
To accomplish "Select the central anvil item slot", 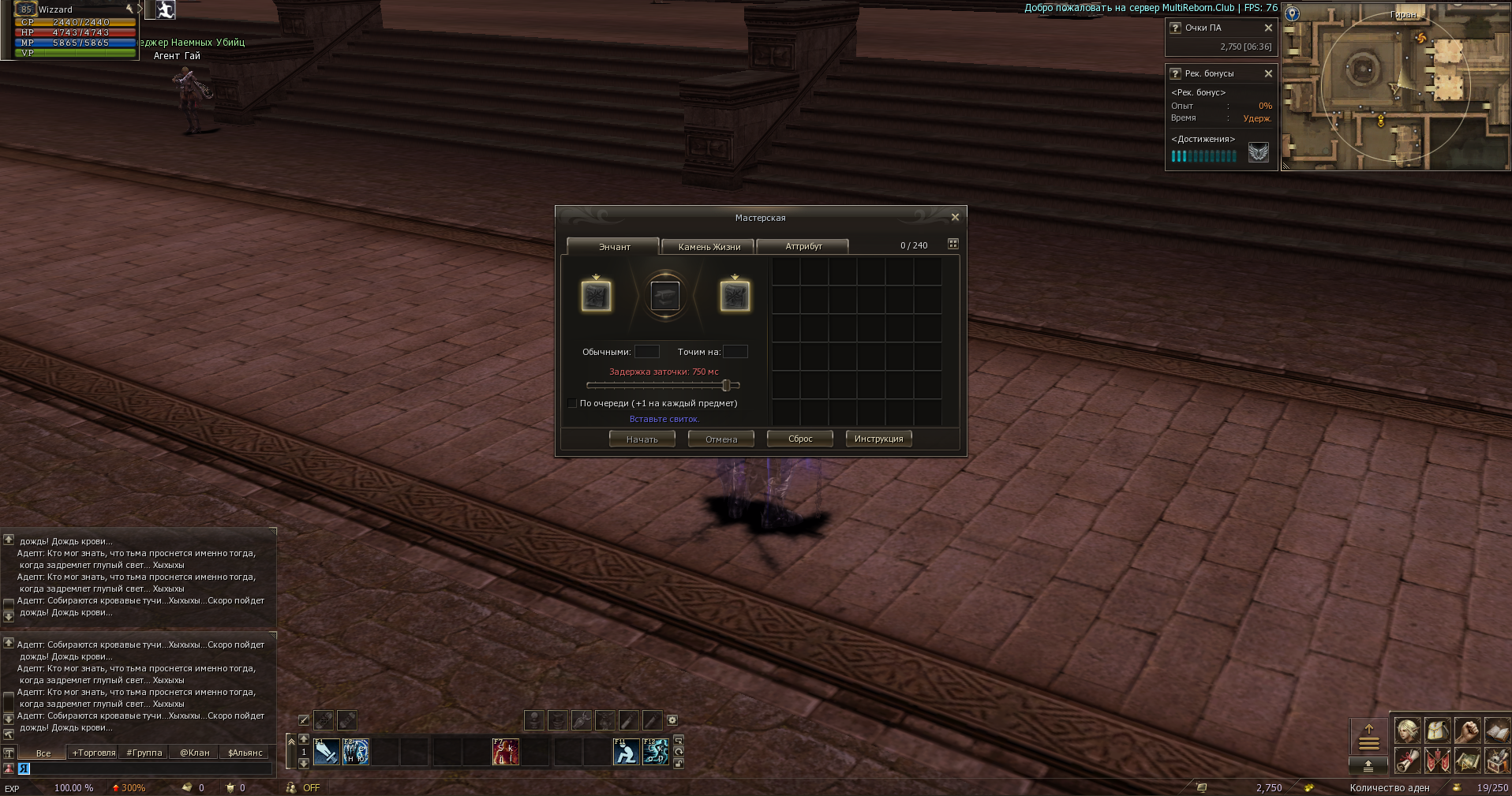I will 665,296.
